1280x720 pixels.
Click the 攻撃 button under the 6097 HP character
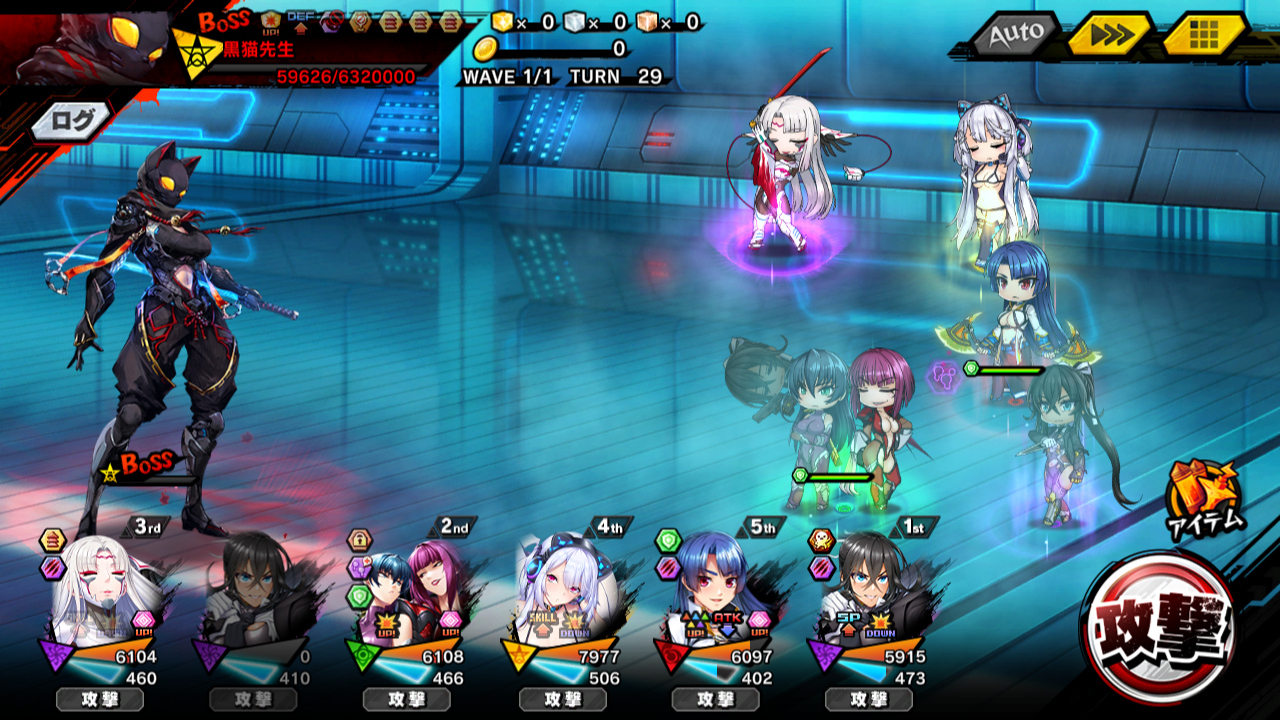pyautogui.click(x=715, y=699)
